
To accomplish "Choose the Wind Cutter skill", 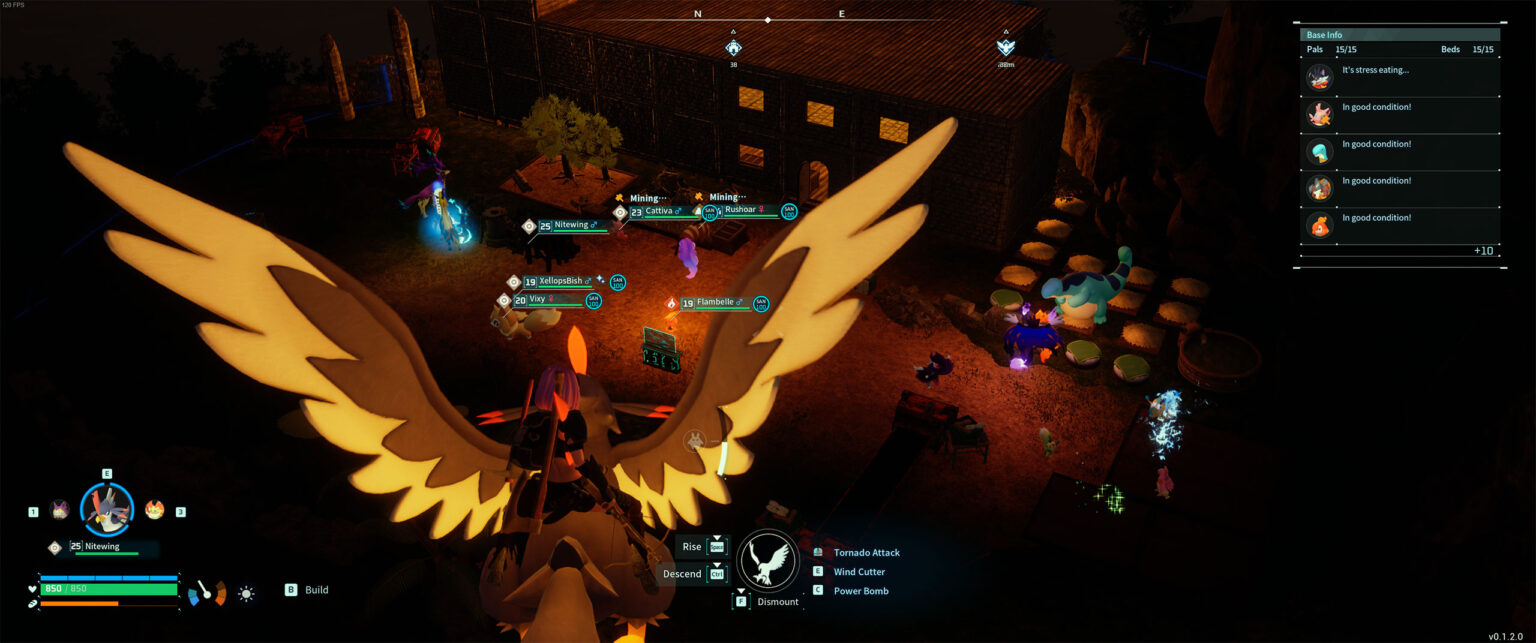I will 859,572.
